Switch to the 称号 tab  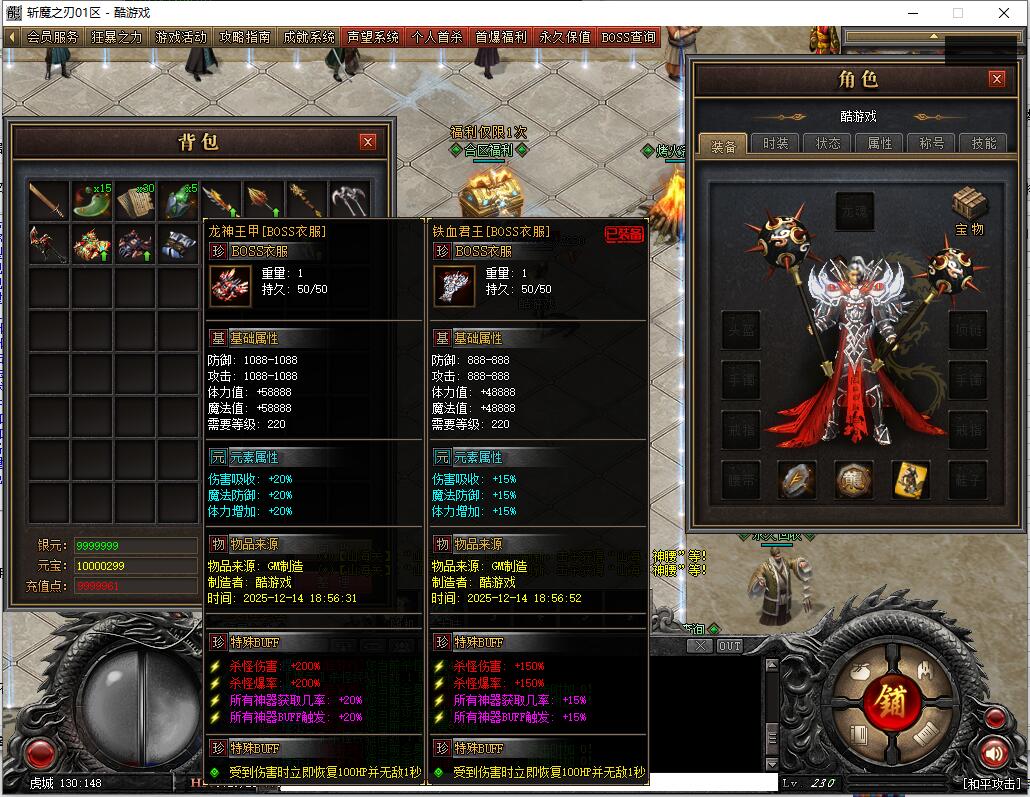coord(932,144)
